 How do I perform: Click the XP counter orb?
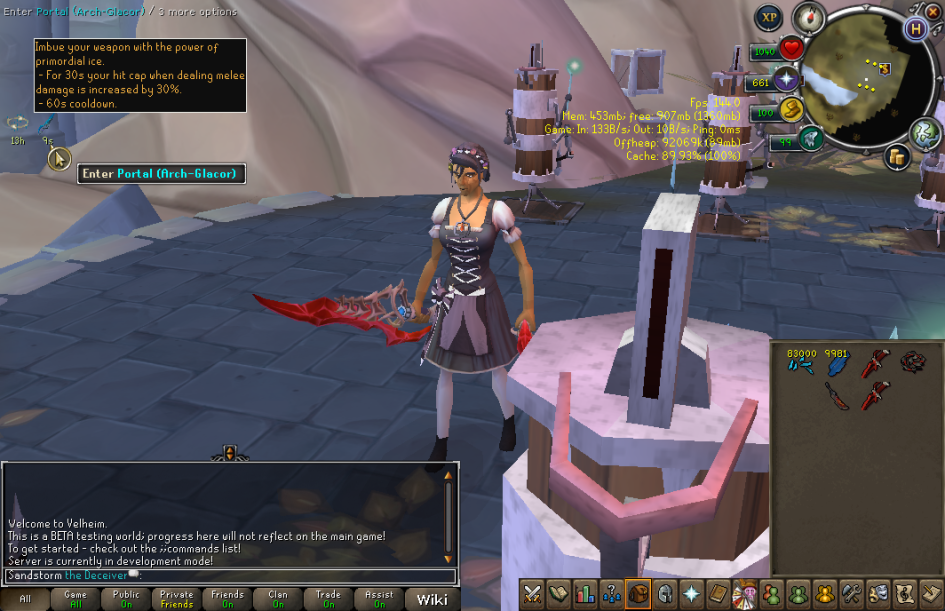[768, 17]
